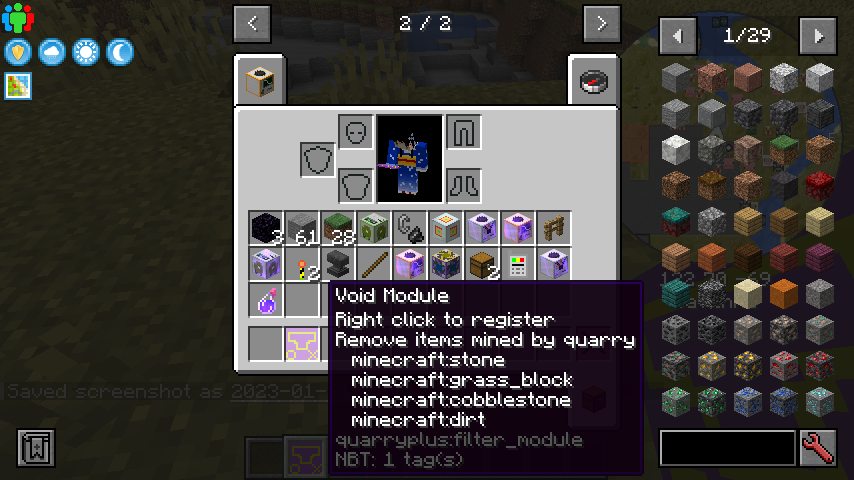854x480 pixels.
Task: Select the Void Module hotbar slot
Action: (303, 343)
